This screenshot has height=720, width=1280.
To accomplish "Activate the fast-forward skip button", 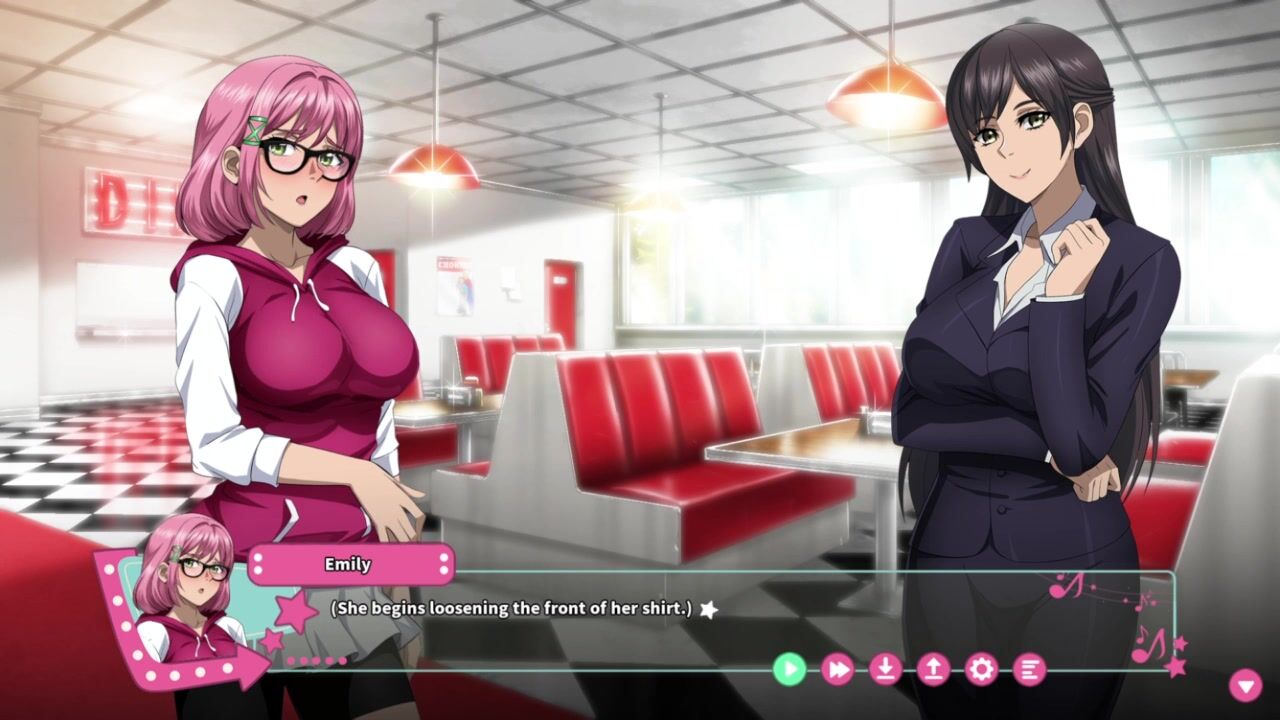I will [x=837, y=669].
